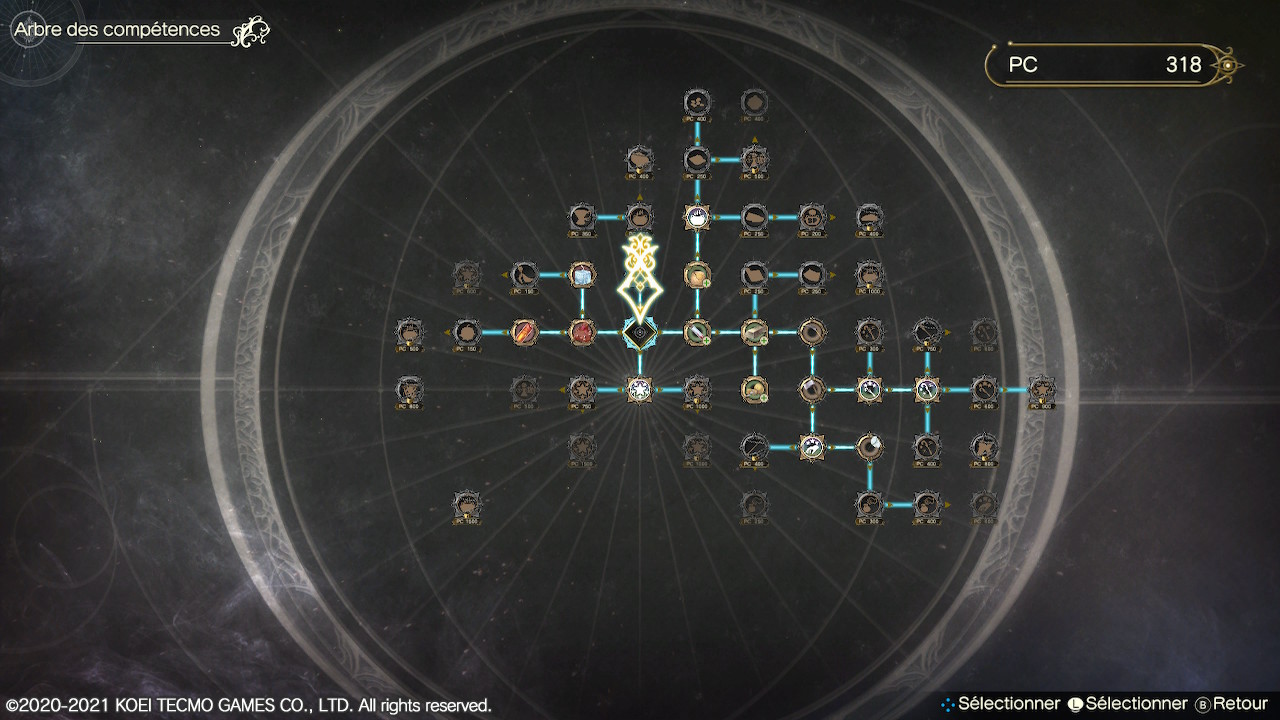Choose the red crystal skill node

pos(582,332)
